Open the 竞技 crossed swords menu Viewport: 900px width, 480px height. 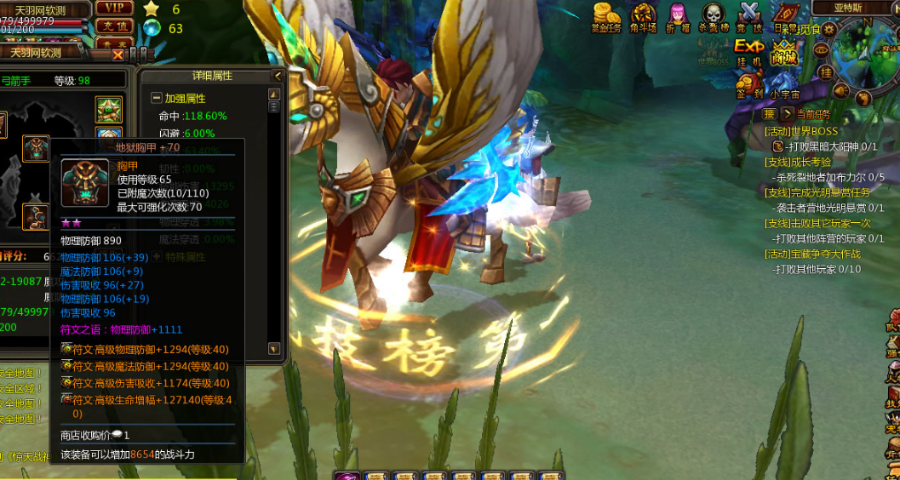[x=749, y=15]
